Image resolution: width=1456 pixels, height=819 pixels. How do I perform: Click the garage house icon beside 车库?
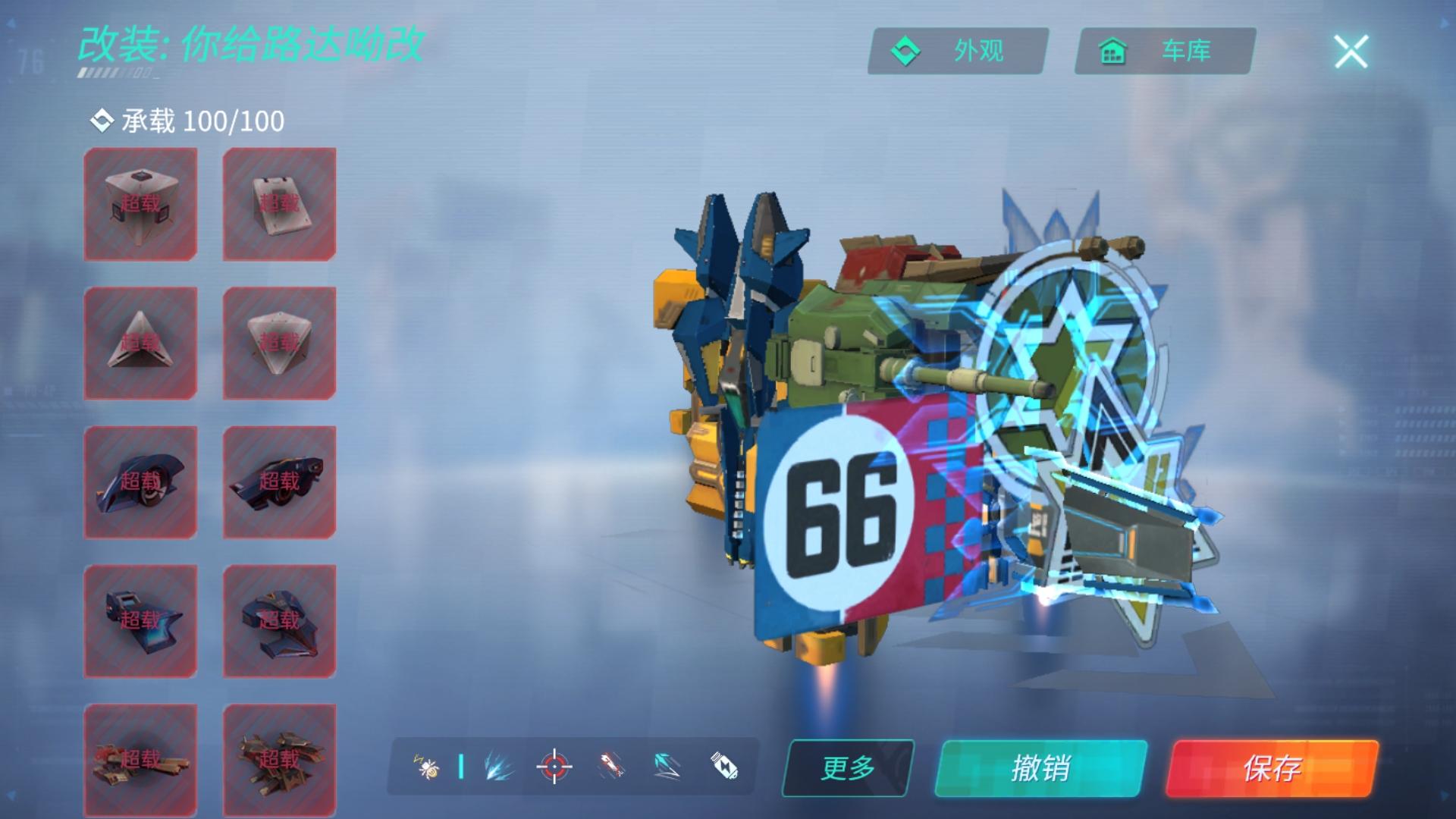click(x=1110, y=51)
